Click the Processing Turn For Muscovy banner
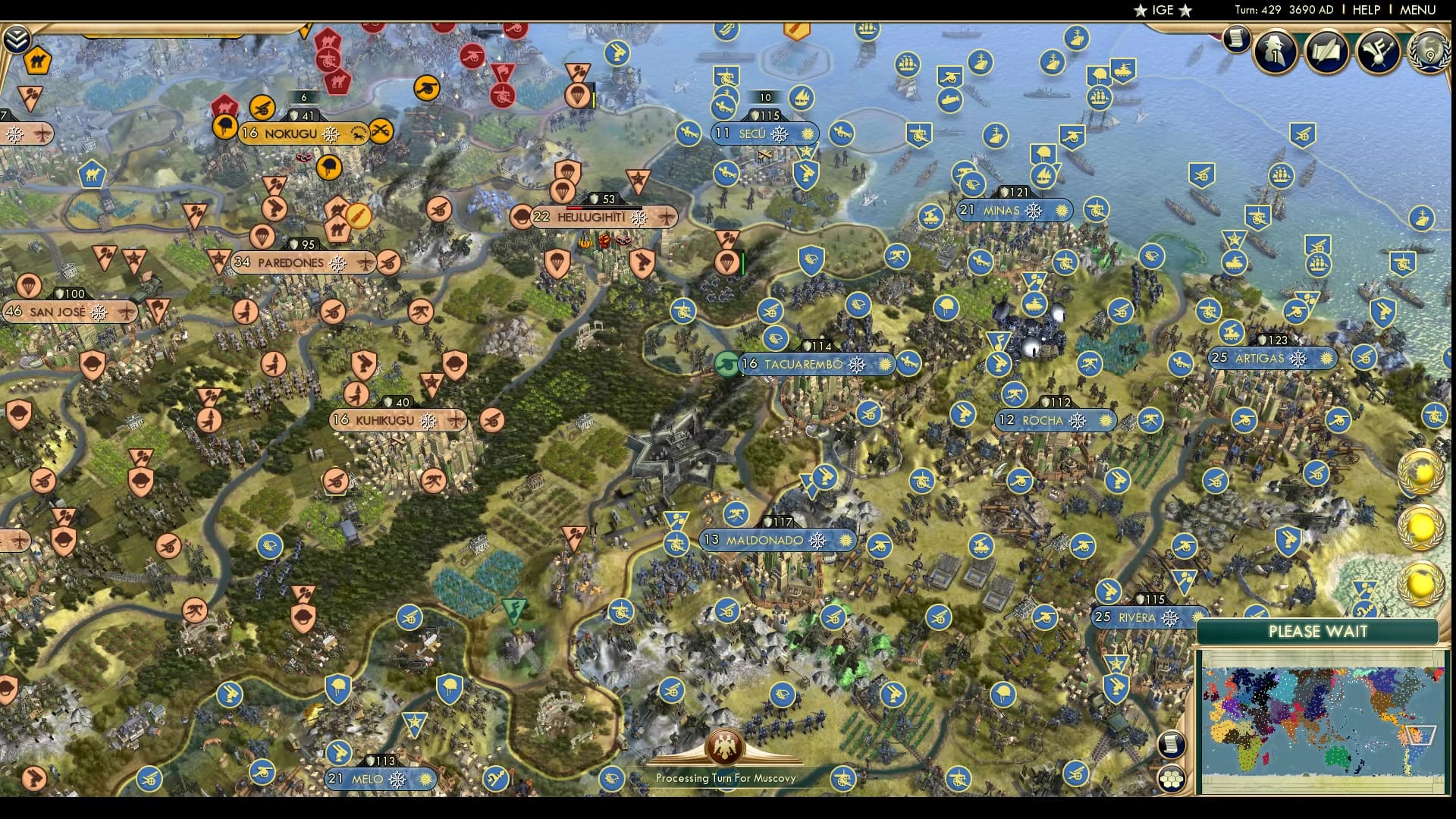 point(725,777)
